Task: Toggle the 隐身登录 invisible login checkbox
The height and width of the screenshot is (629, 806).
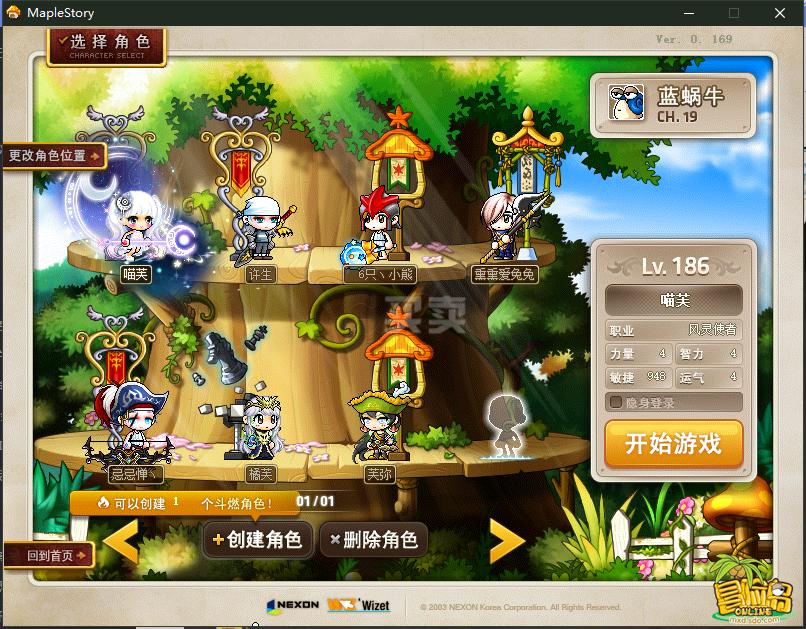Action: click(617, 402)
